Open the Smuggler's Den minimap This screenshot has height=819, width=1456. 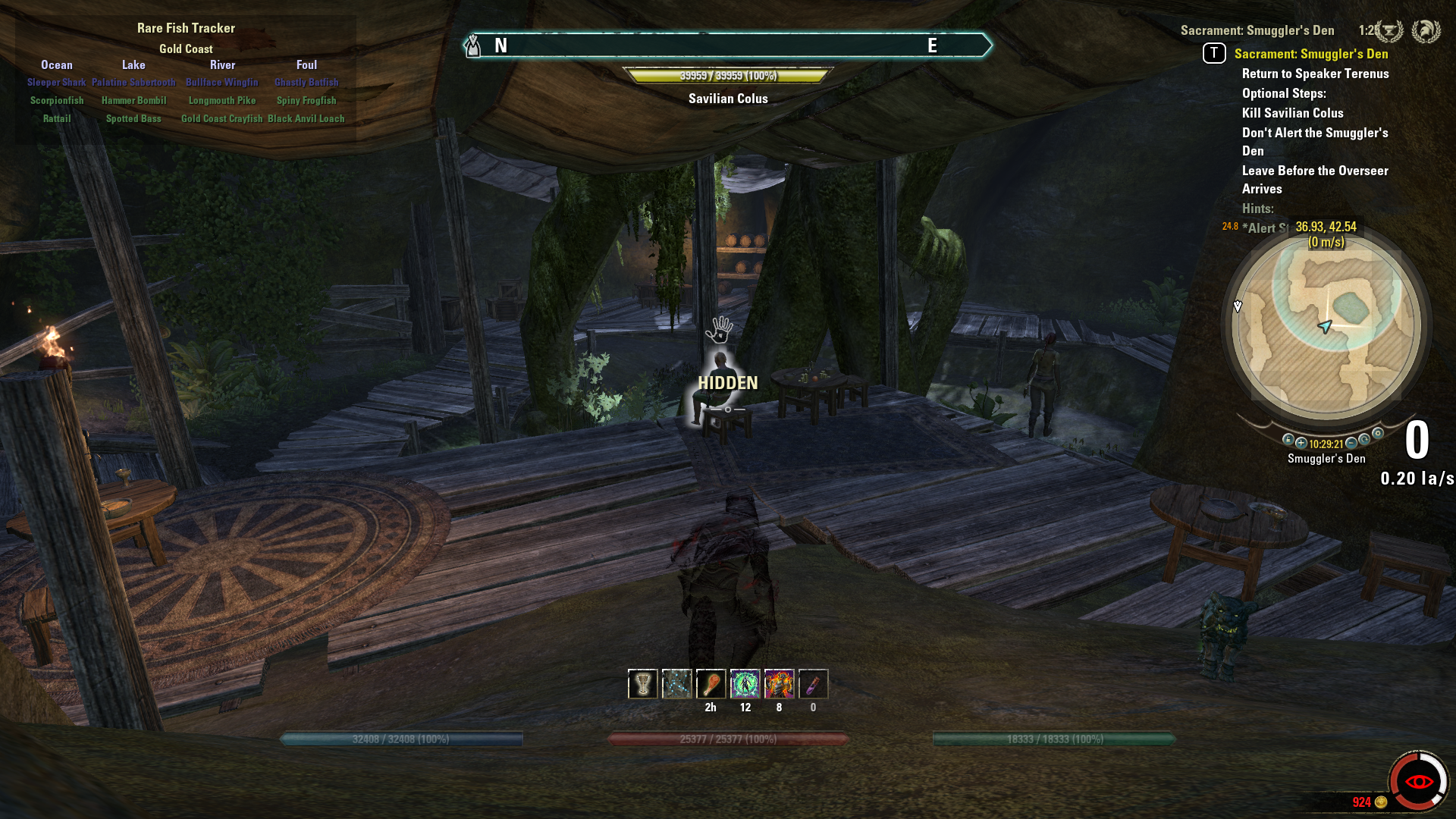coord(1326,327)
